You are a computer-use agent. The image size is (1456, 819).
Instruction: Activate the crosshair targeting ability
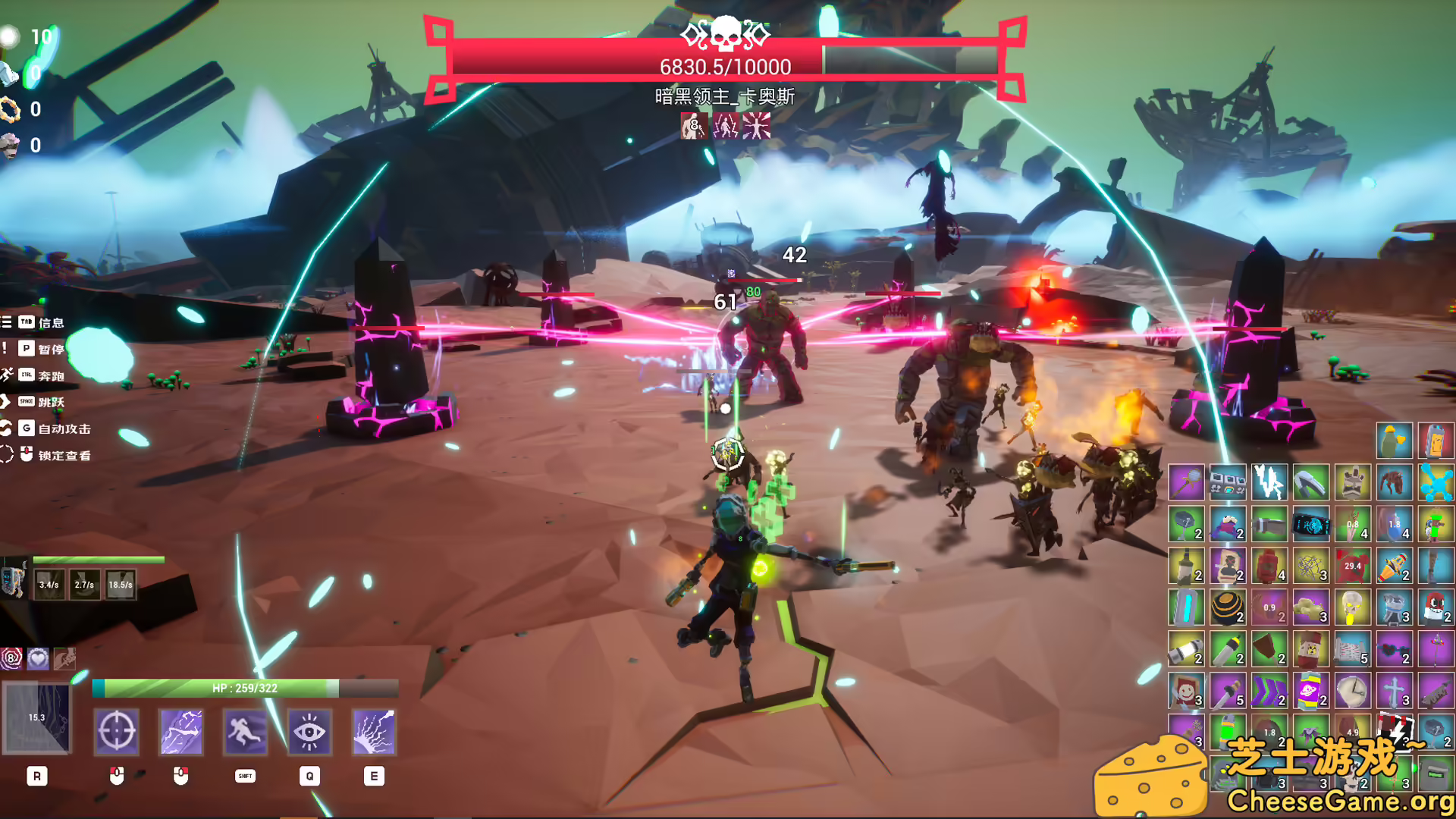pyautogui.click(x=116, y=732)
